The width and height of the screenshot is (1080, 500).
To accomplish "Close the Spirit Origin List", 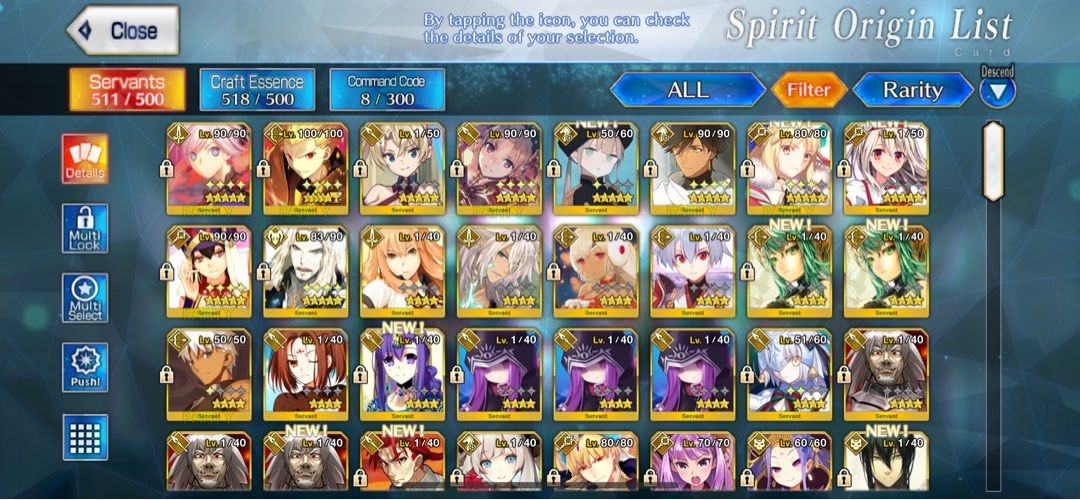I will [122, 31].
